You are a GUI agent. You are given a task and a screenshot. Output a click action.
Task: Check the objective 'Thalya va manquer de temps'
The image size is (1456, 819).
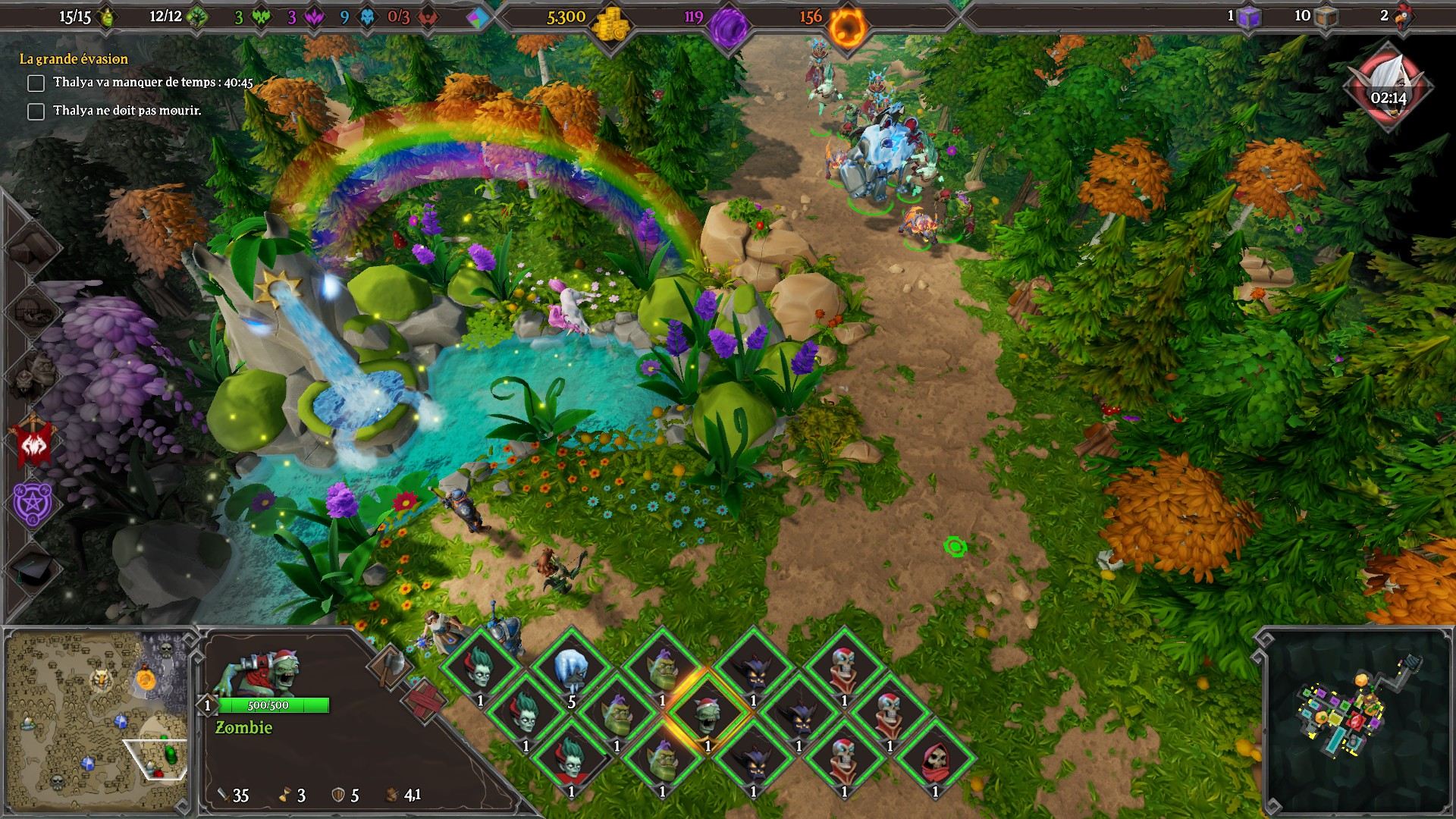point(36,83)
